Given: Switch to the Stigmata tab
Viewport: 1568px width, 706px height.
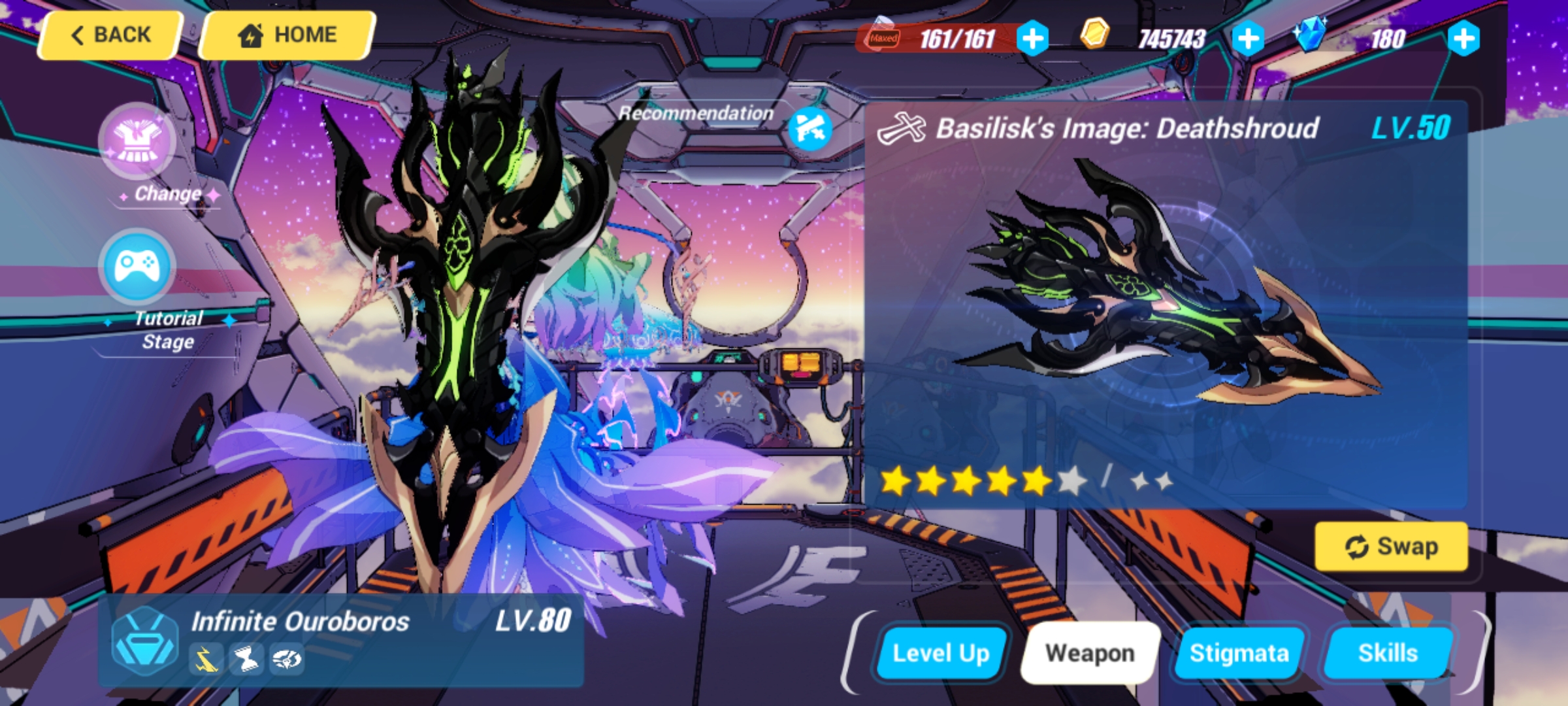Looking at the screenshot, I should (x=1239, y=652).
